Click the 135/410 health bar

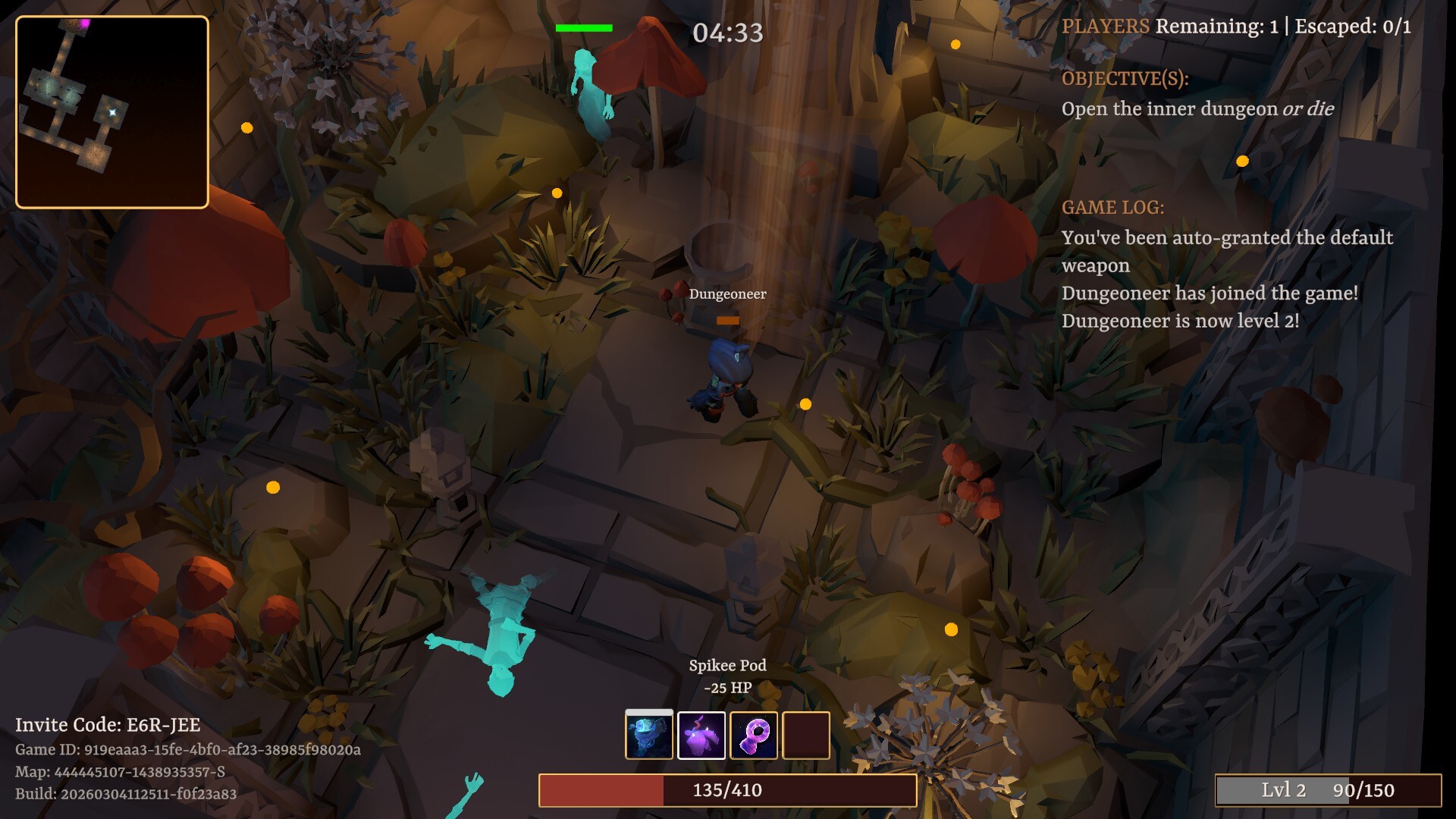pos(725,789)
